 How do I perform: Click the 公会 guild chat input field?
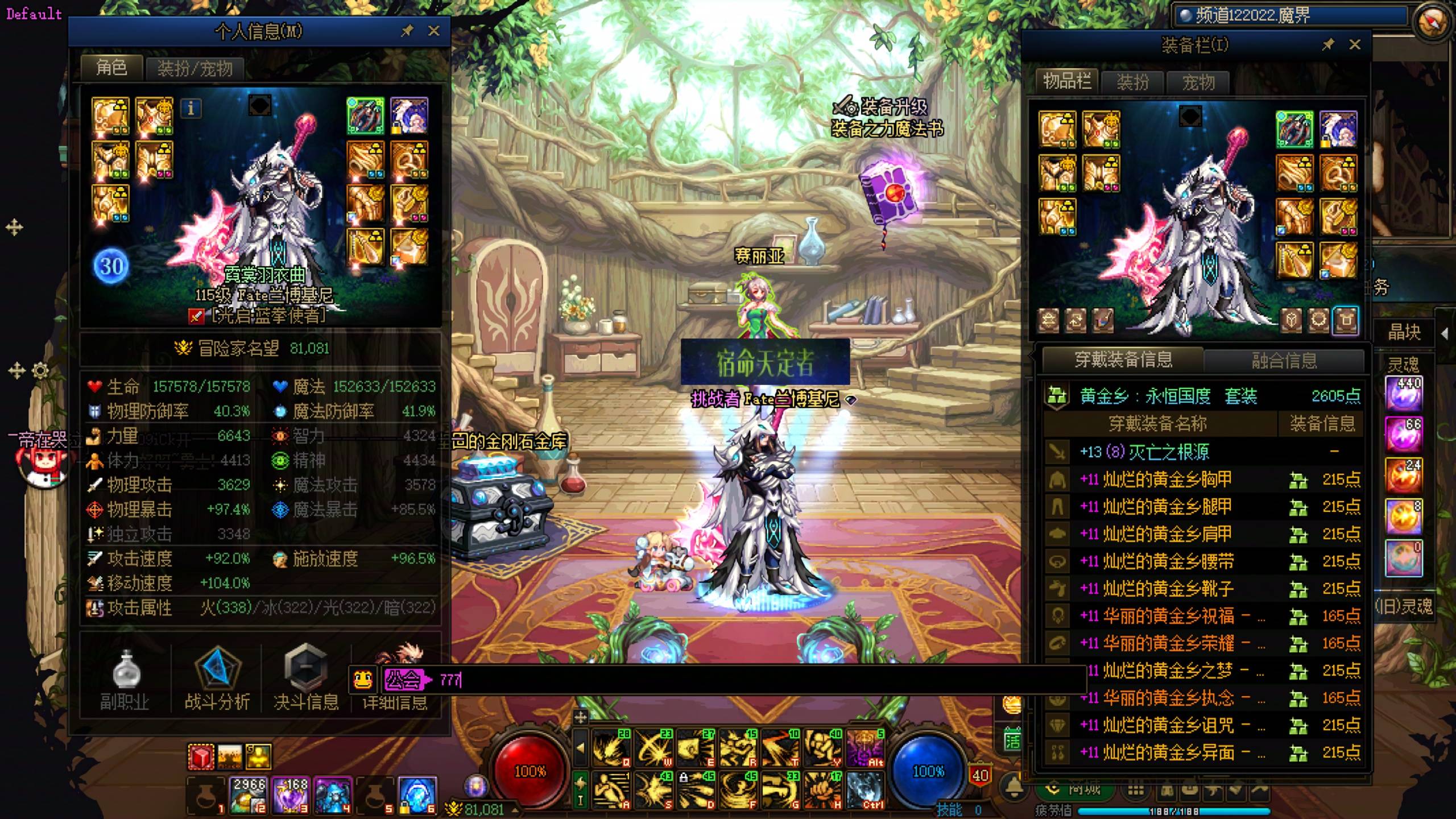[x=739, y=680]
